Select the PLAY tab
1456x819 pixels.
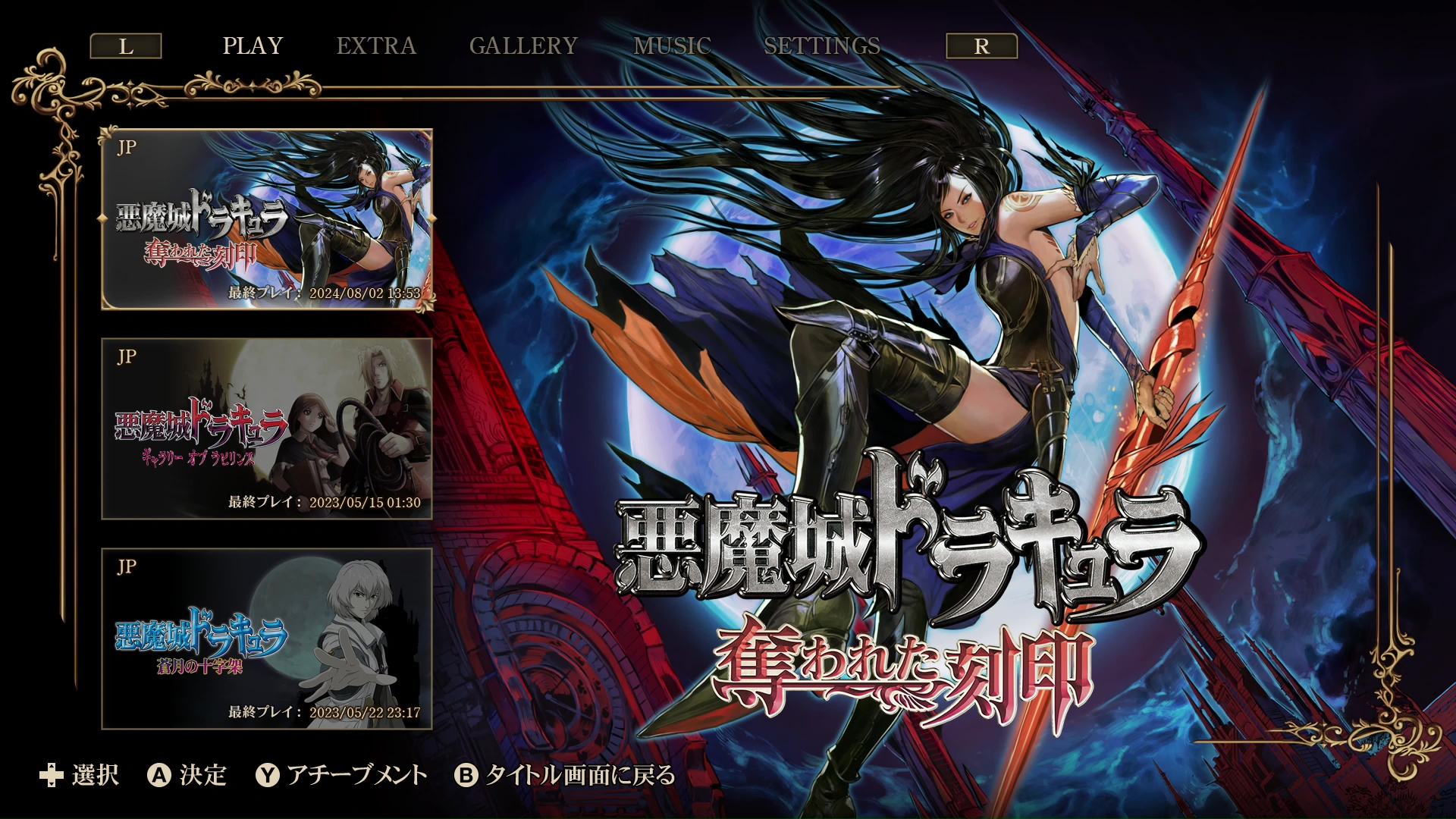tap(252, 45)
